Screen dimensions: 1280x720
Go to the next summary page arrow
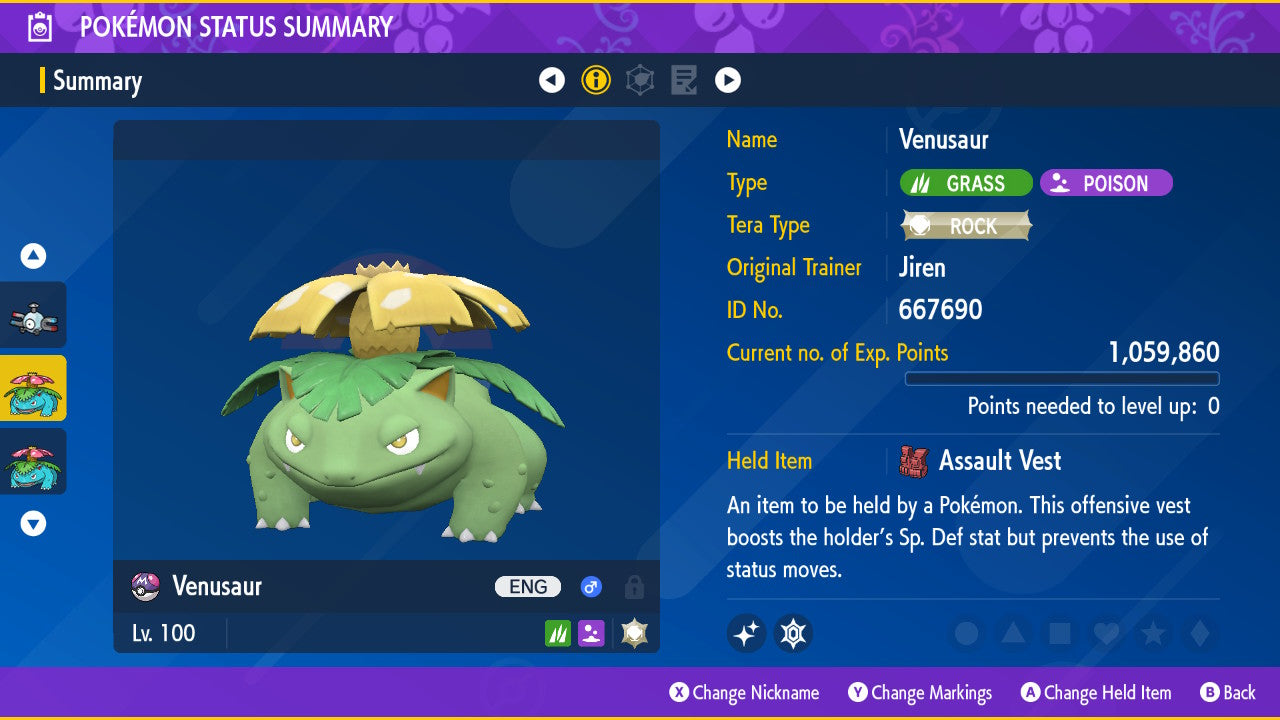[728, 80]
